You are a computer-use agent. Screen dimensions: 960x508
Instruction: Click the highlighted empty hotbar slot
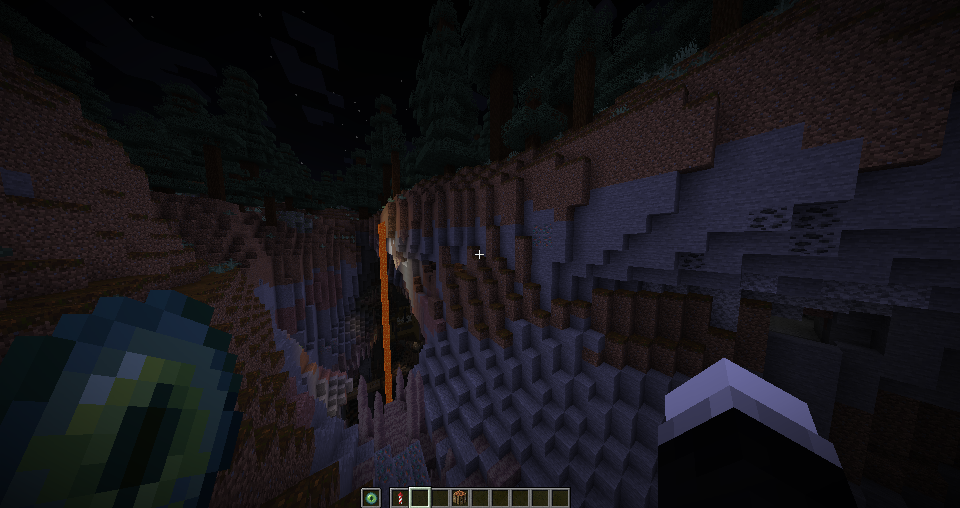pyautogui.click(x=420, y=497)
